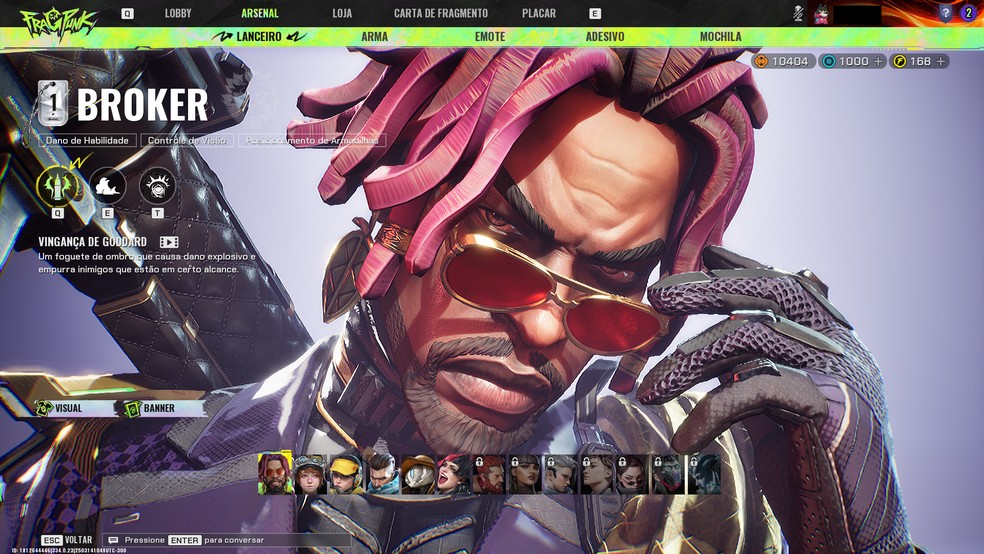Select the red-haired laughing lancer portrait
The image size is (984, 554).
click(x=453, y=474)
